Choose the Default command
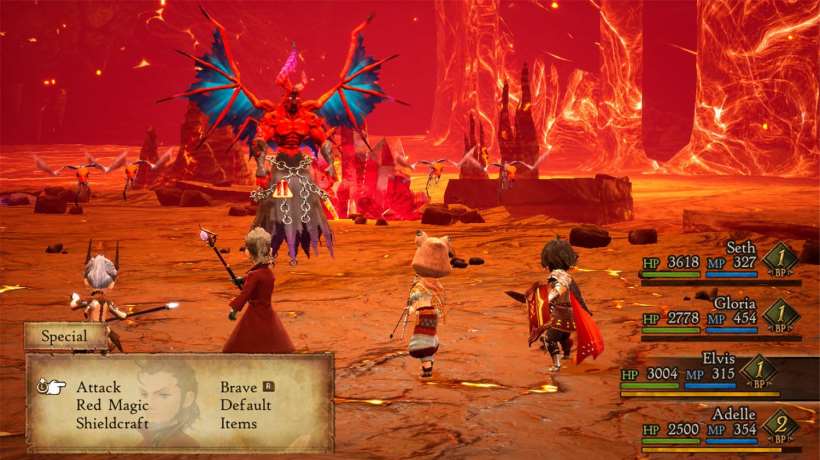Image resolution: width=820 pixels, height=460 pixels. (245, 405)
